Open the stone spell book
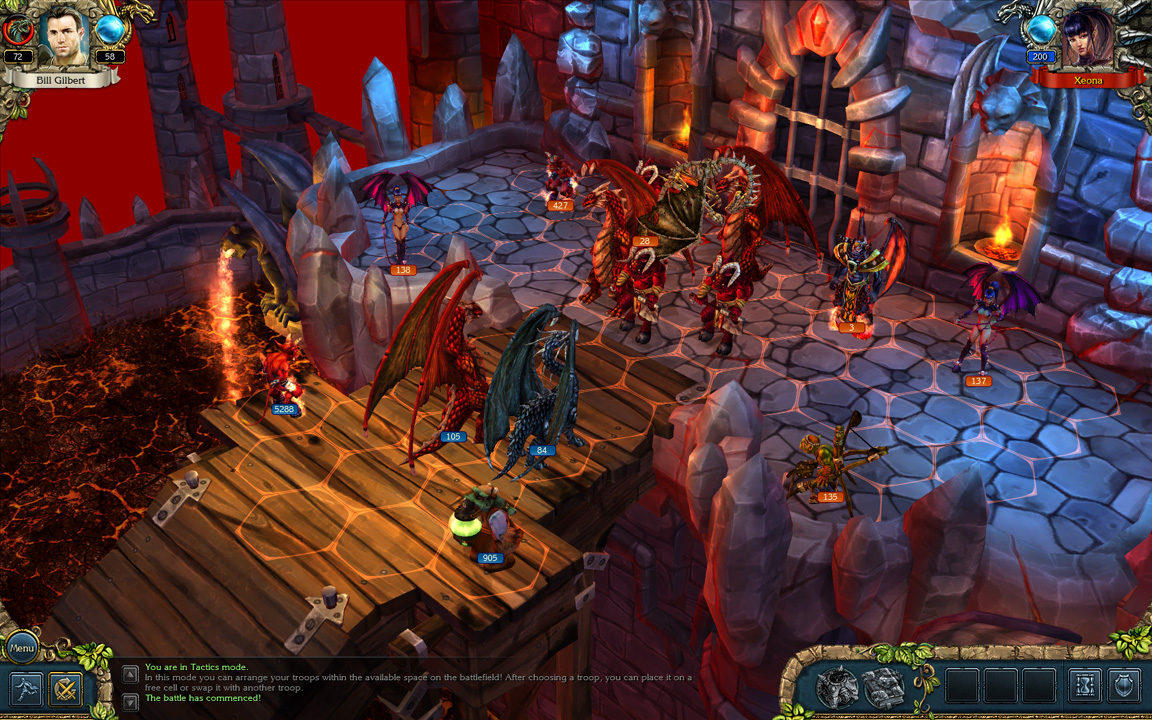Screen dimensions: 1152x720 [883, 687]
